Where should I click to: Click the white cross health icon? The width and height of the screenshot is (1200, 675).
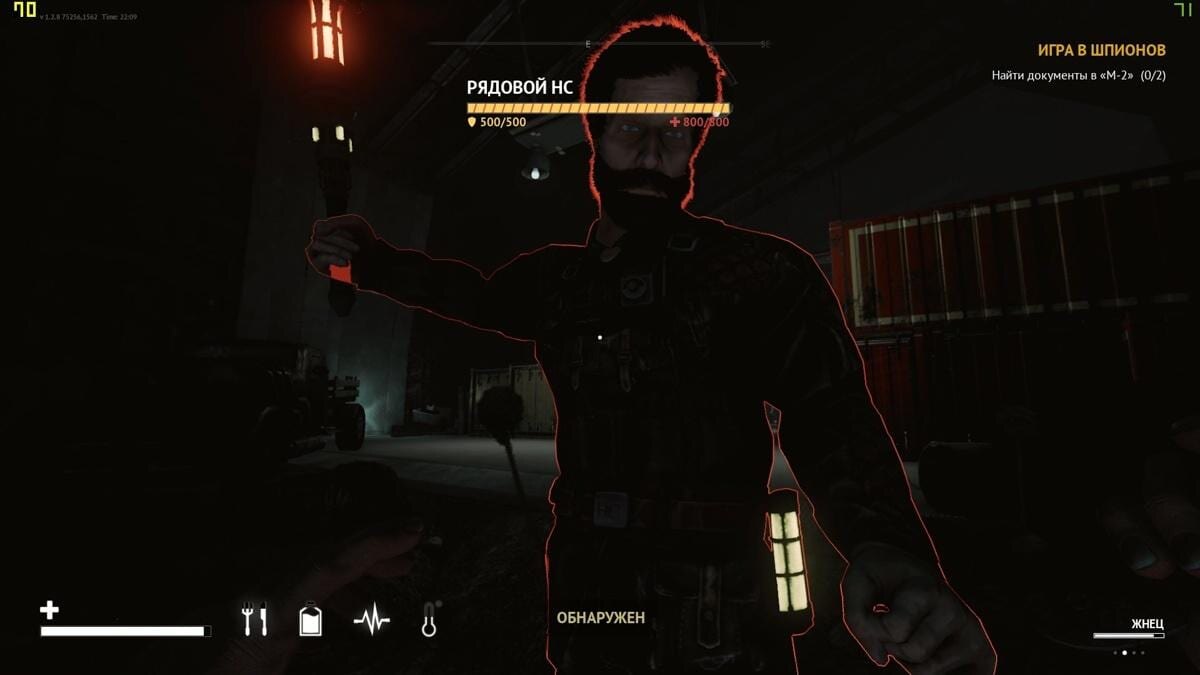tap(49, 609)
